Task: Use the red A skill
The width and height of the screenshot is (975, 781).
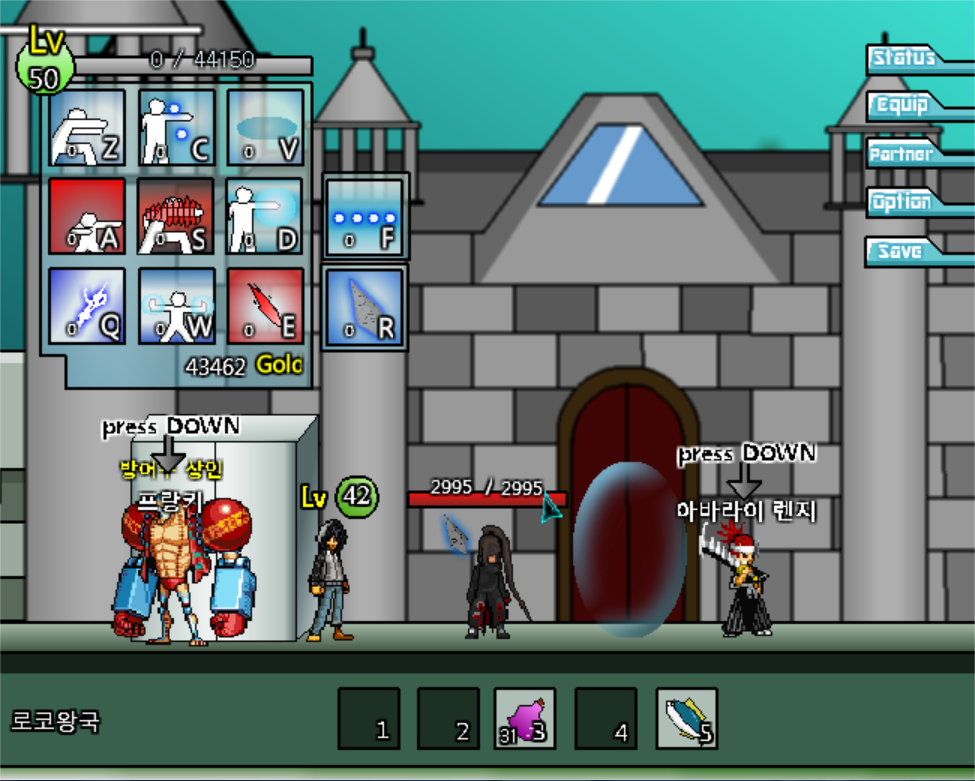Action: pos(87,216)
